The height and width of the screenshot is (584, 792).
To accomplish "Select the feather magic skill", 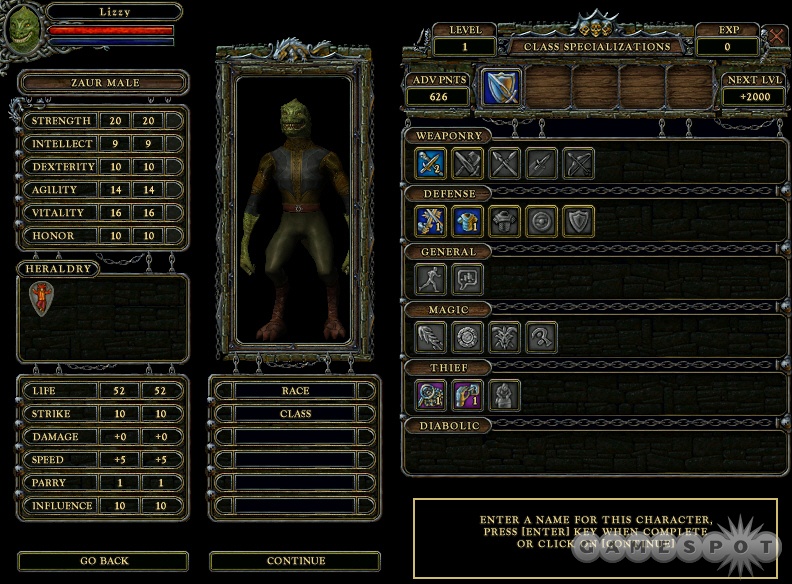I will pyautogui.click(x=431, y=337).
